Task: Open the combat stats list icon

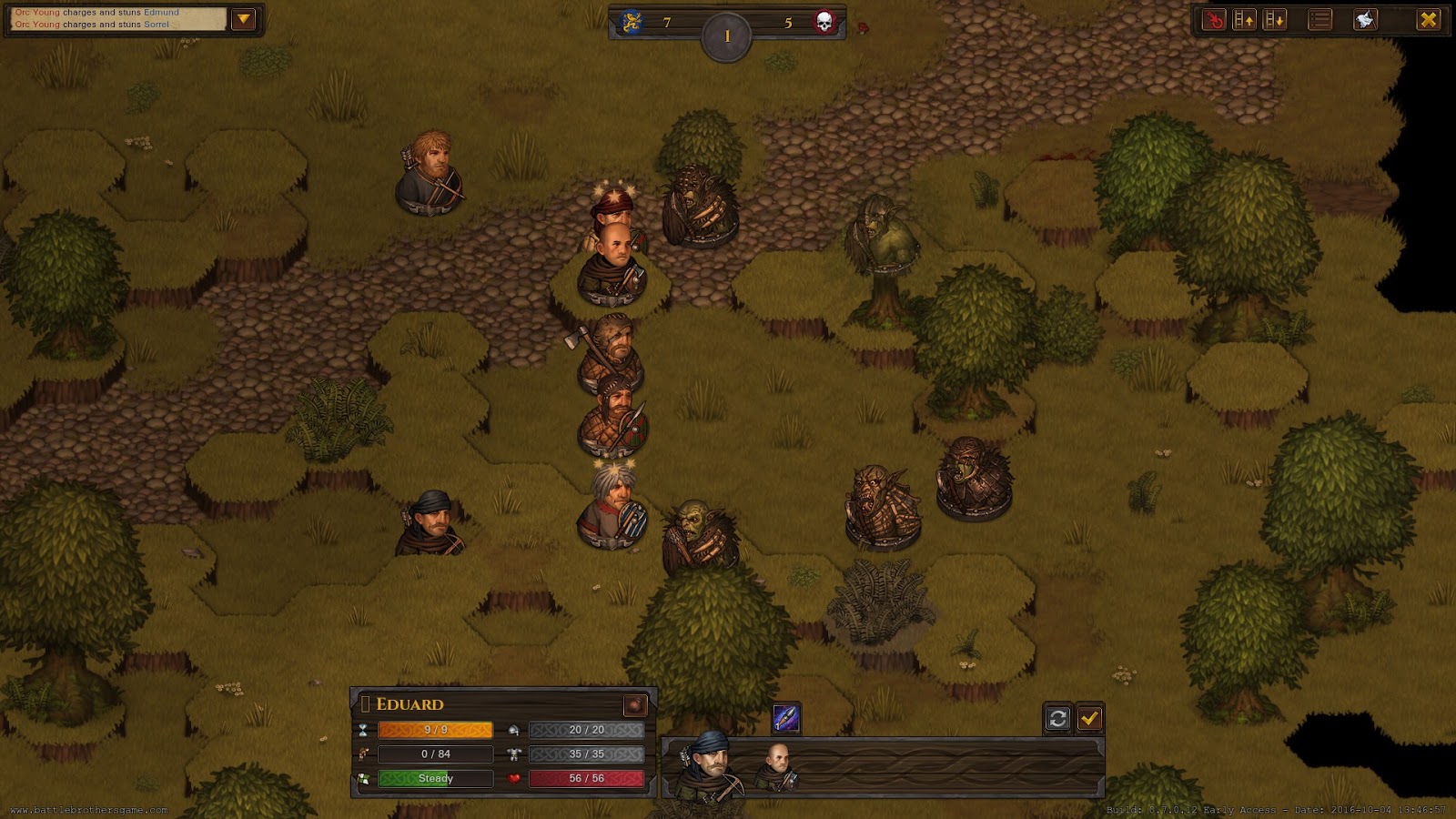Action: (1319, 18)
